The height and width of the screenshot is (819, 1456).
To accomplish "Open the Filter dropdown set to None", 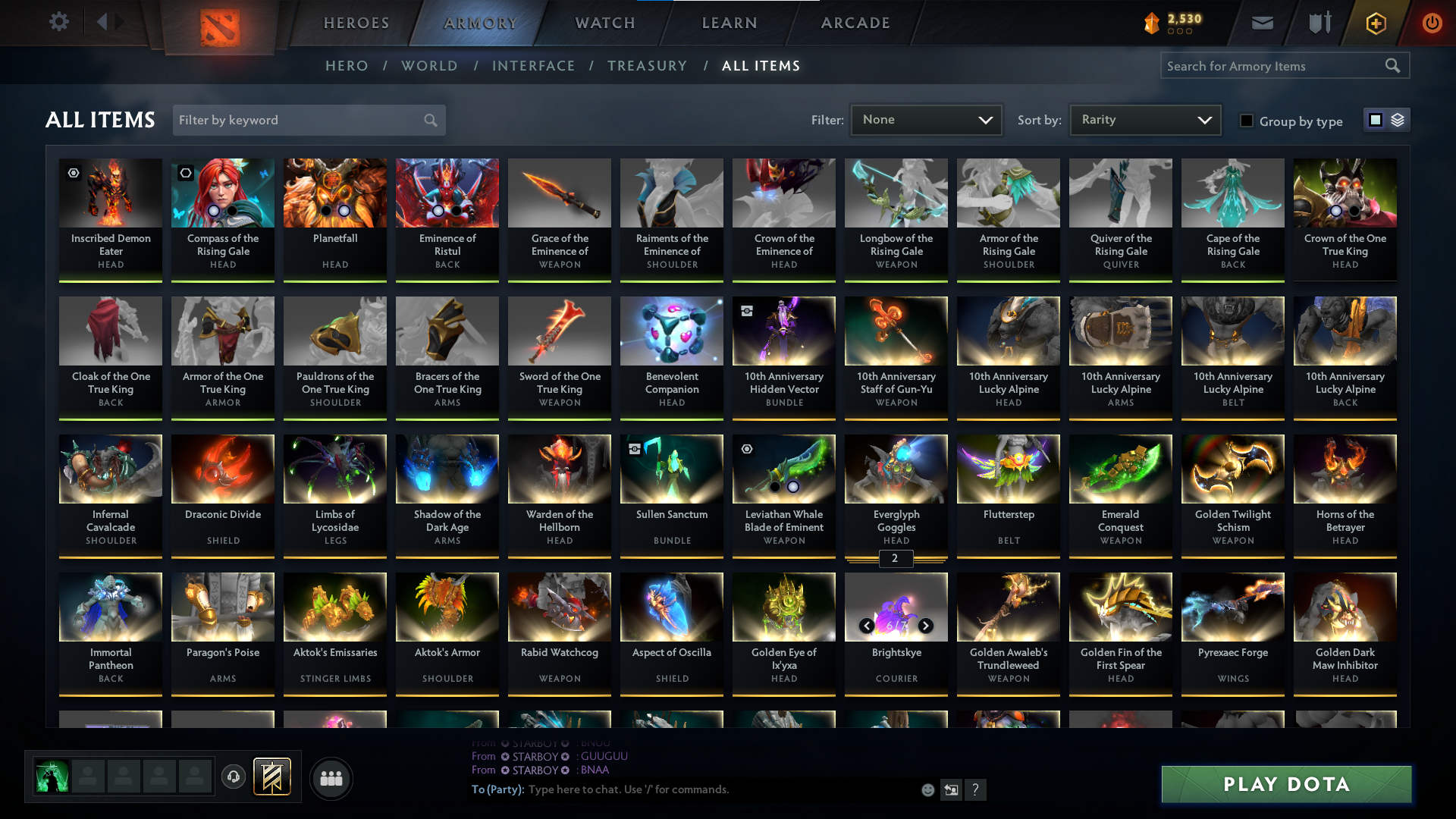I will coord(925,119).
